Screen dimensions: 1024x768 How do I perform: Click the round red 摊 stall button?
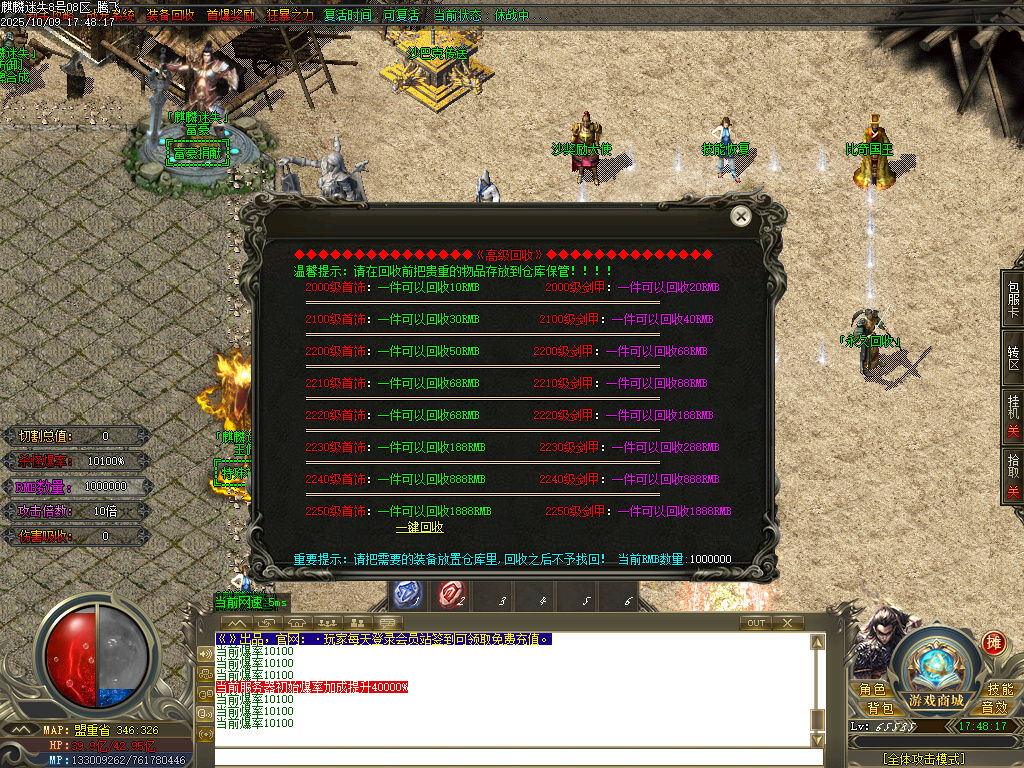point(993,642)
